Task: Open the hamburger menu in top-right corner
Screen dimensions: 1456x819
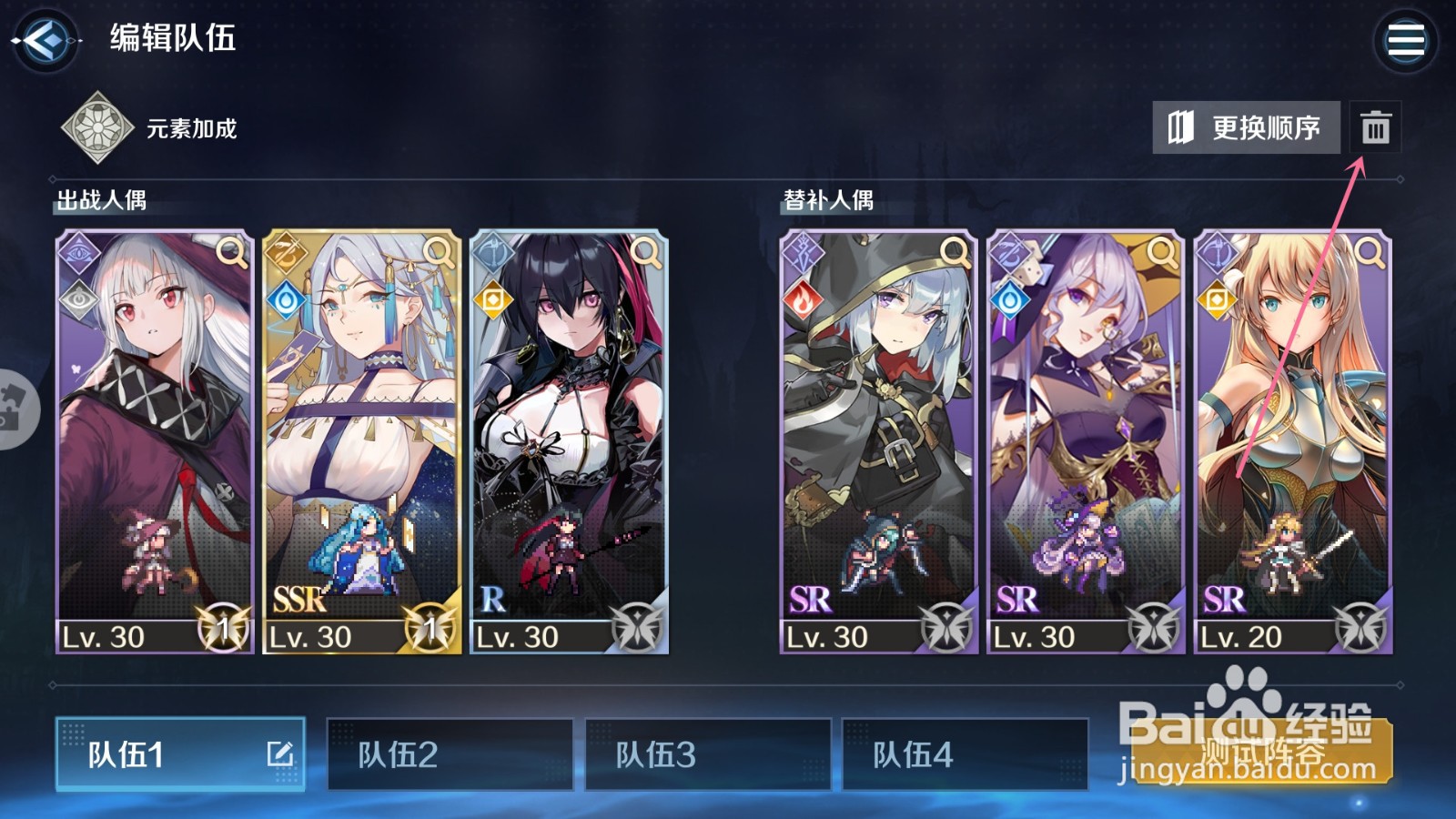Action: (x=1406, y=38)
